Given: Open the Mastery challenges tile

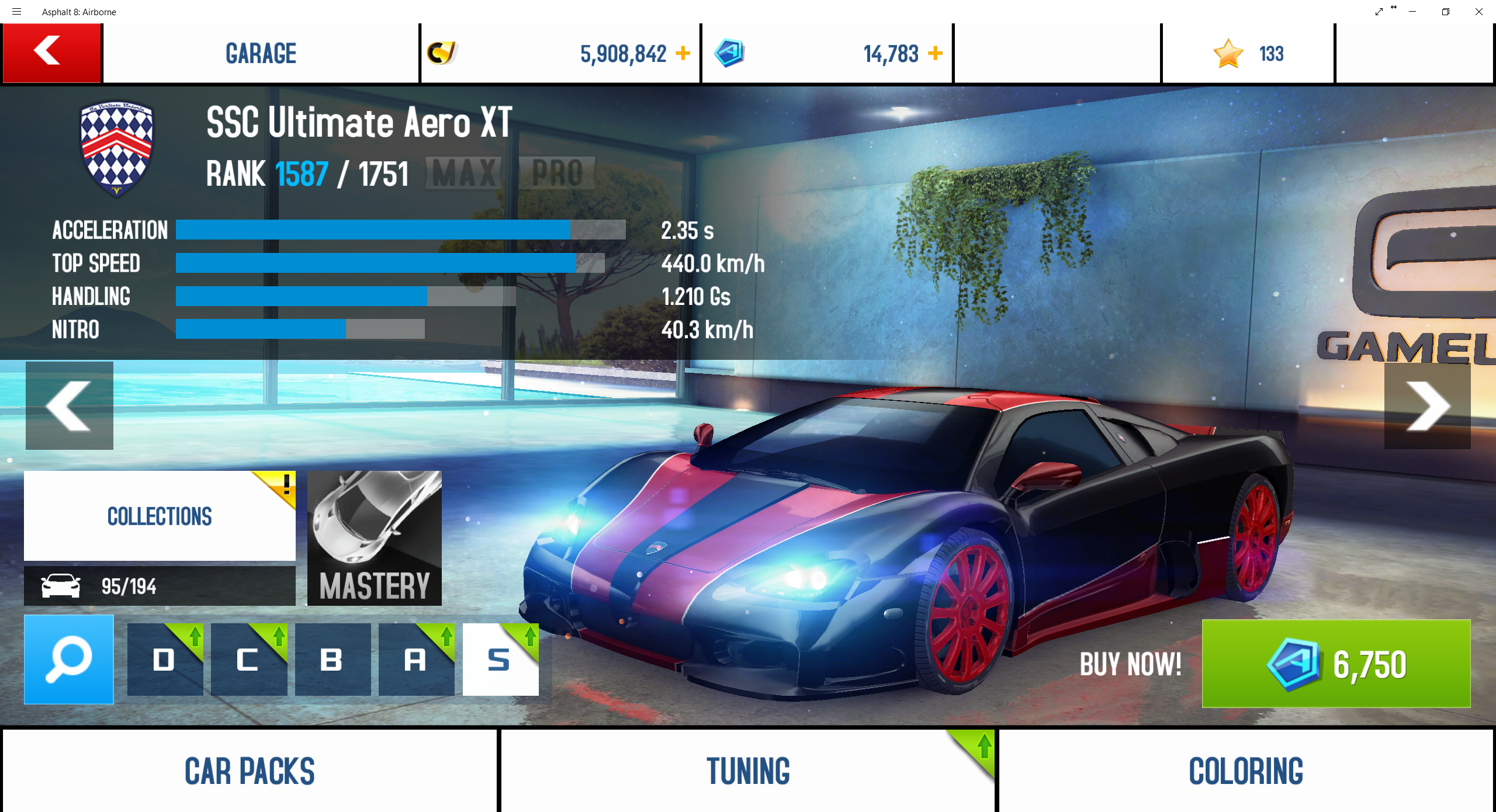Looking at the screenshot, I should (x=375, y=538).
